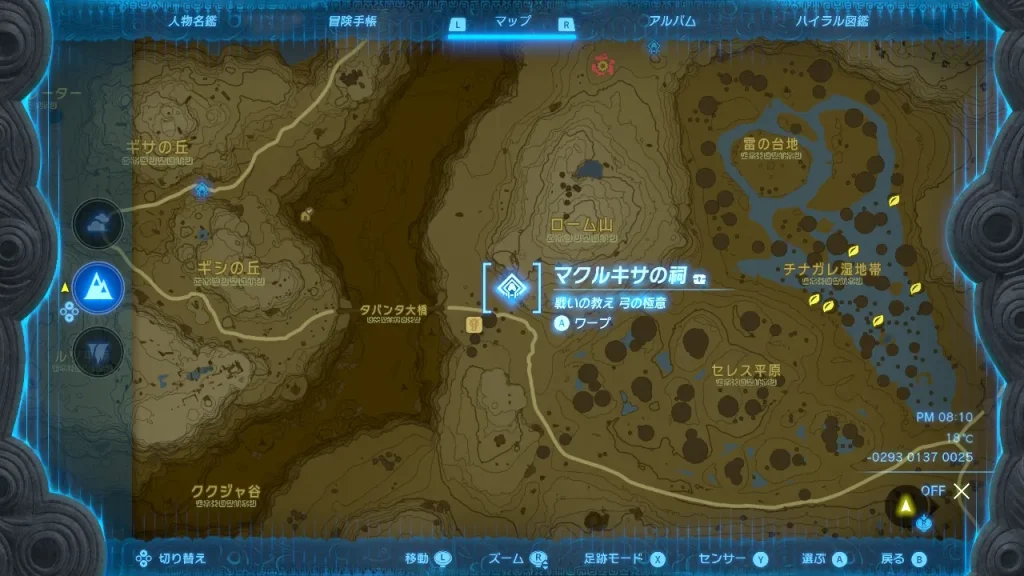Select the マップ tab
Image resolution: width=1024 pixels, height=576 pixels.
coord(513,21)
